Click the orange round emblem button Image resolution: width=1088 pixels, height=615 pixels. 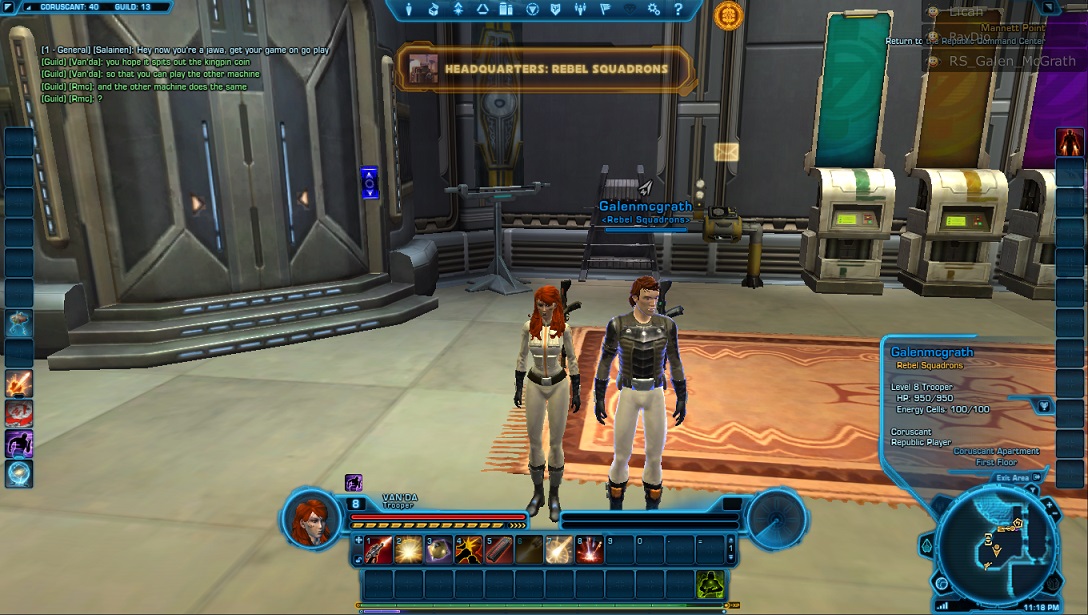(728, 15)
